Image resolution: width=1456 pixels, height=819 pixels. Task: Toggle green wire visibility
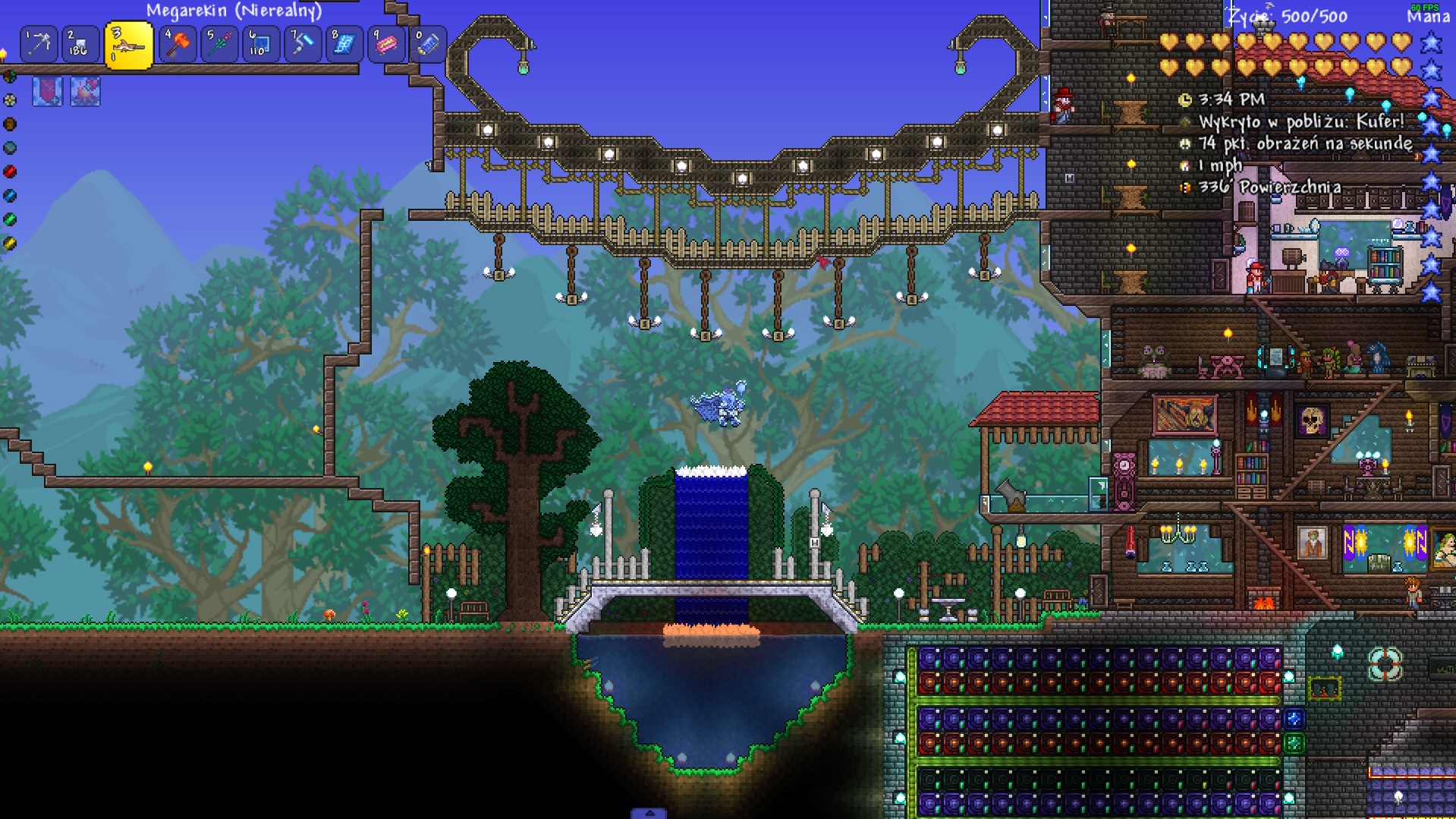(10, 219)
